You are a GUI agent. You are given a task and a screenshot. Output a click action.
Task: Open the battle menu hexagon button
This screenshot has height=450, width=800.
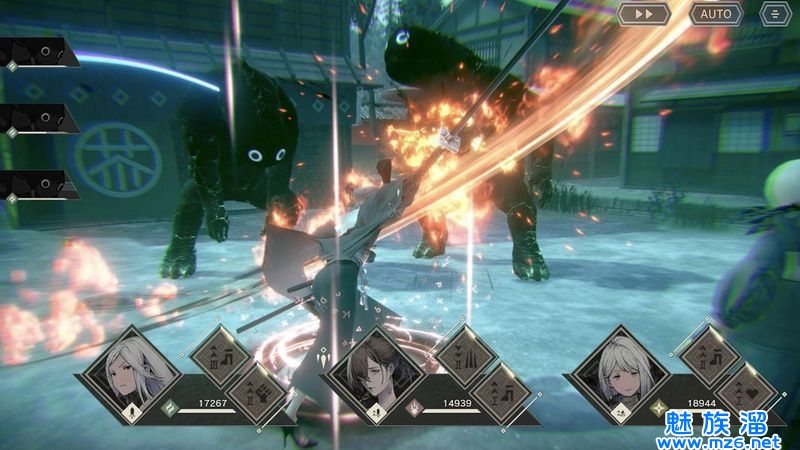tap(773, 14)
